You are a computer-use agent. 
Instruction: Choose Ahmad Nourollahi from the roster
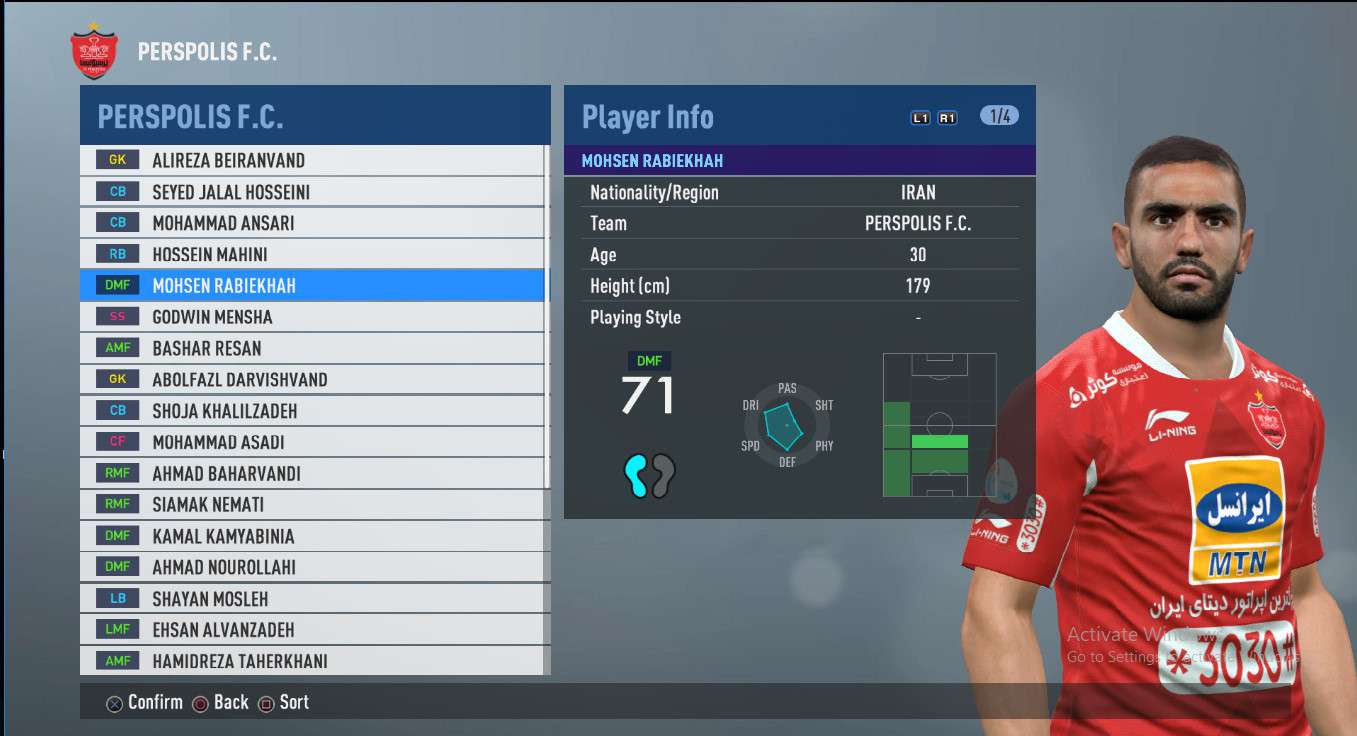coord(312,567)
